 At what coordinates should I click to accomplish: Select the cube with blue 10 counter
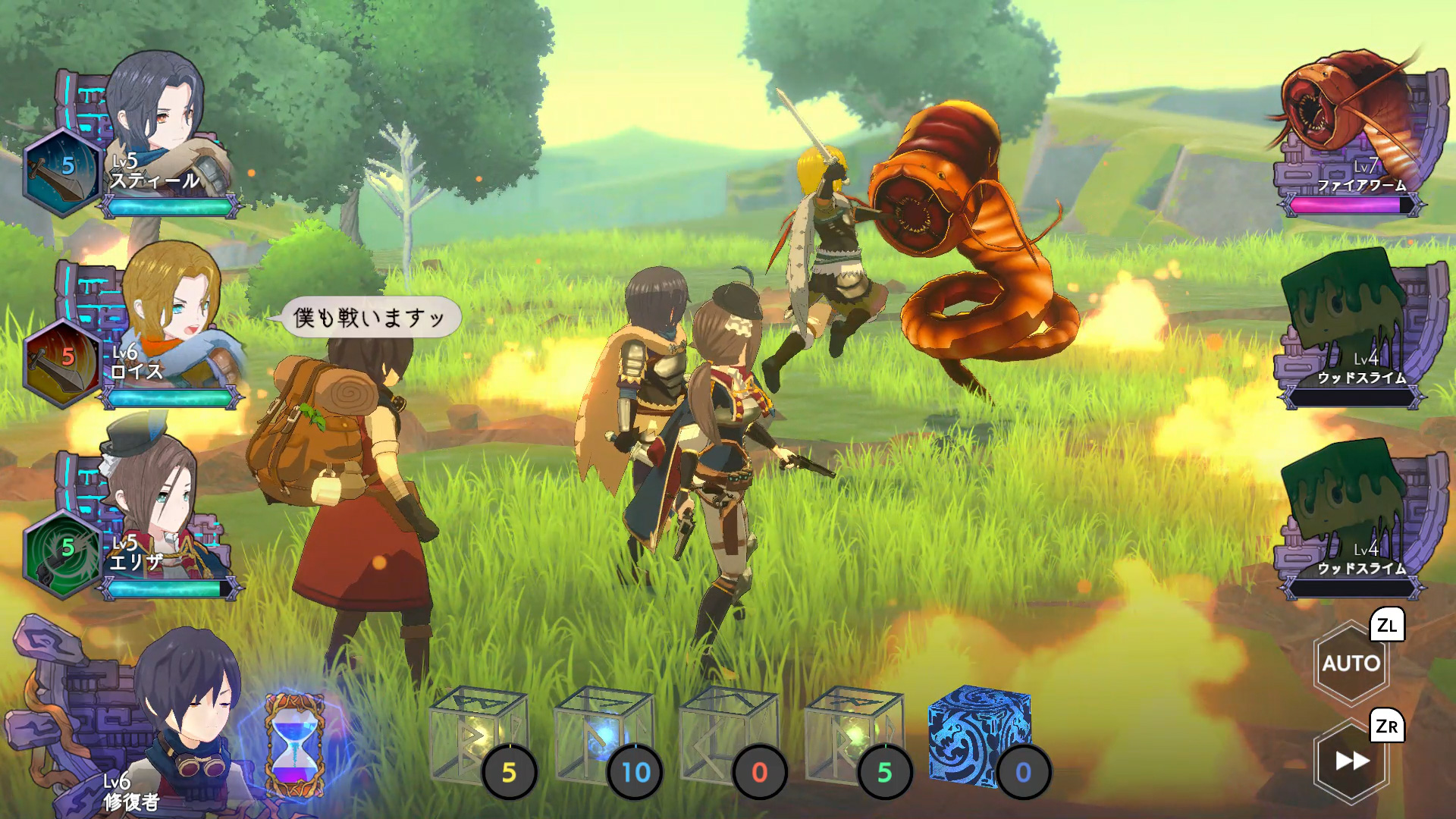pyautogui.click(x=603, y=733)
